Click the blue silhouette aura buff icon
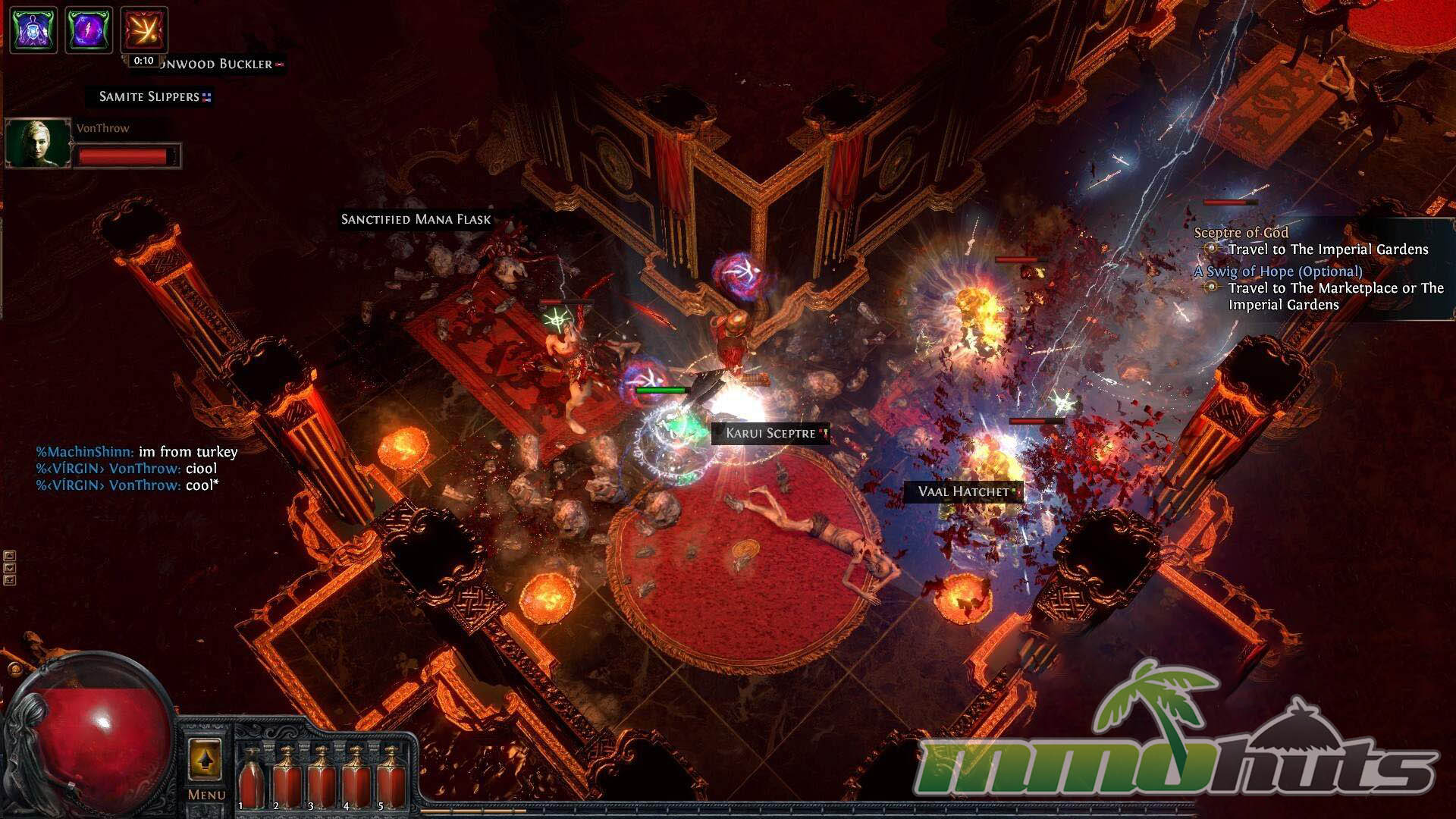Viewport: 1456px width, 819px height. pos(33,30)
